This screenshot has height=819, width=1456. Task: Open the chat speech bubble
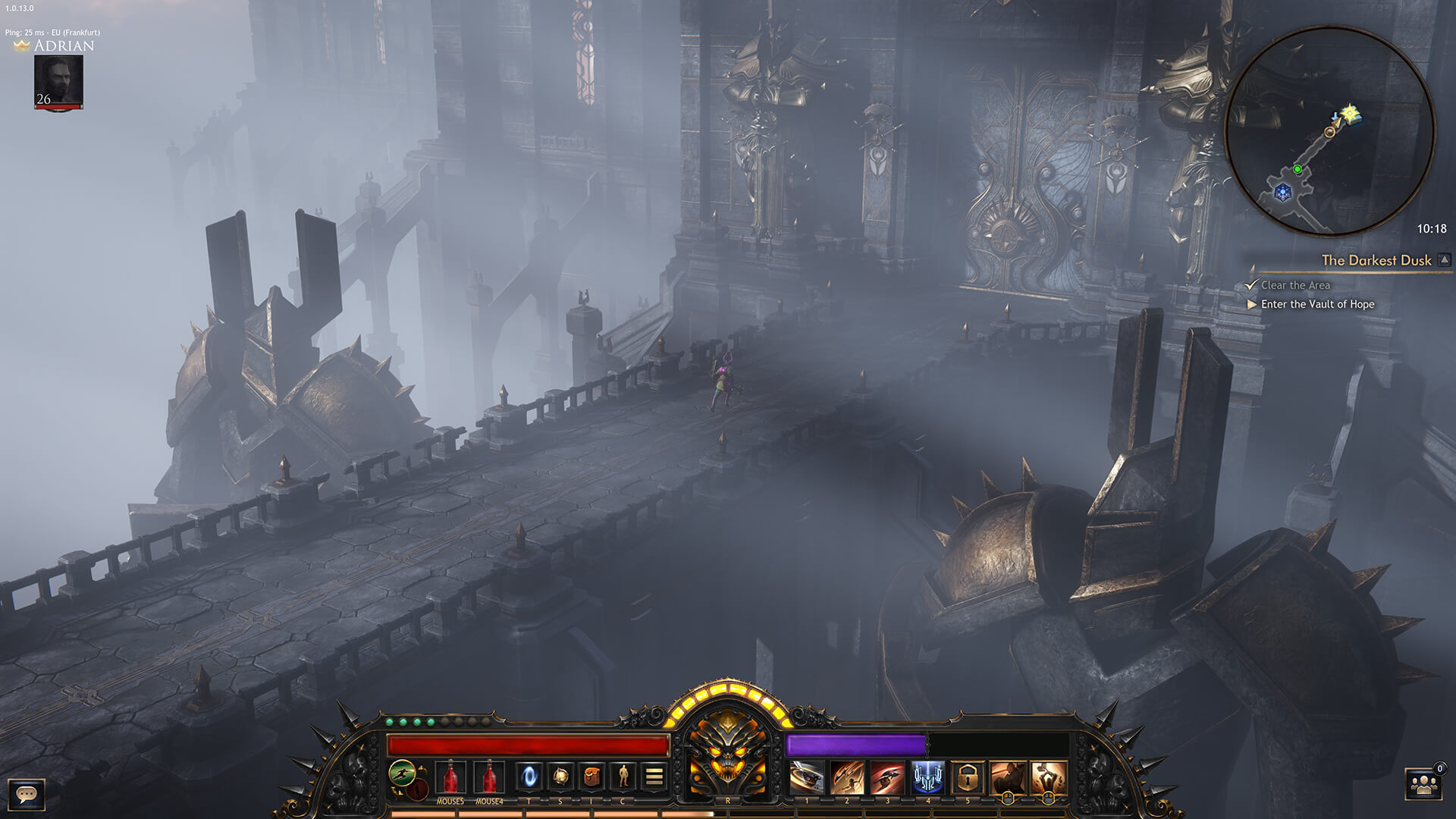(27, 795)
